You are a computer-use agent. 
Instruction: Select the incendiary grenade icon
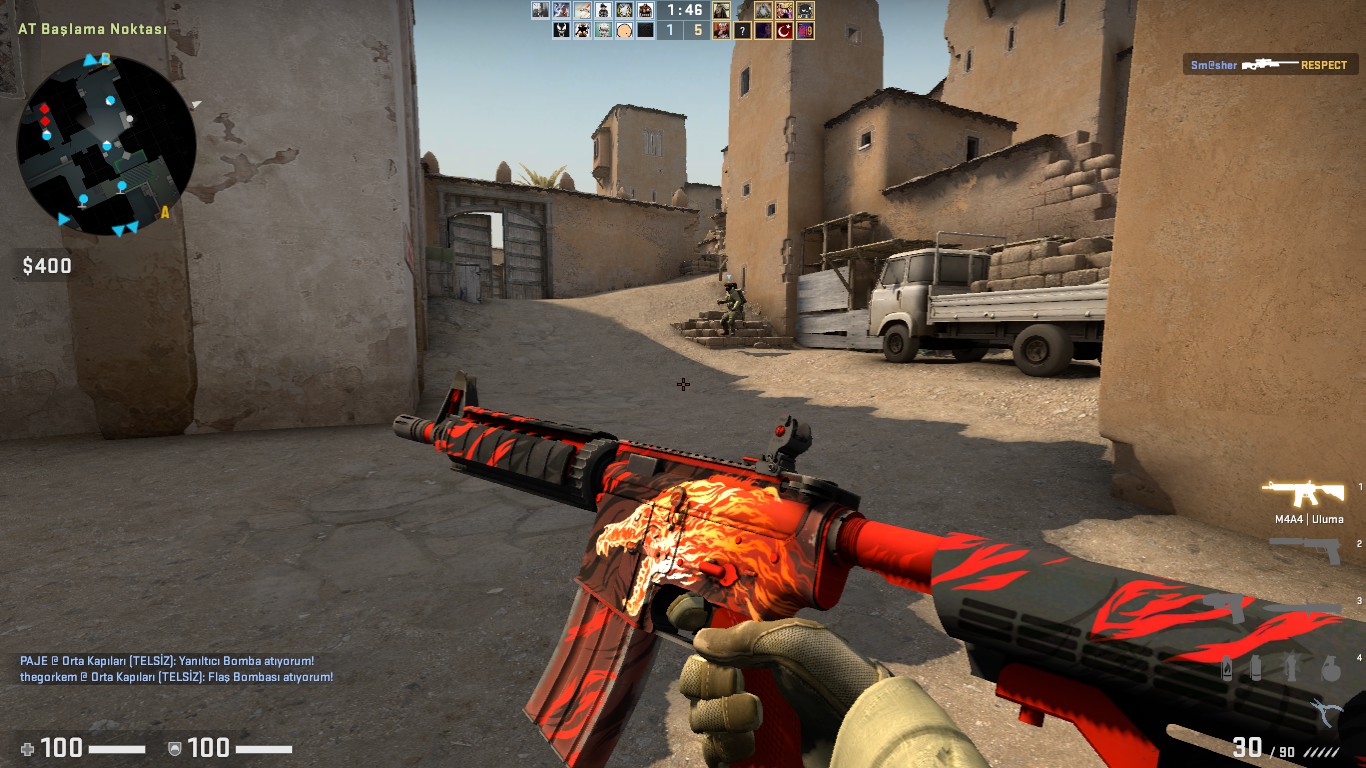(1227, 669)
